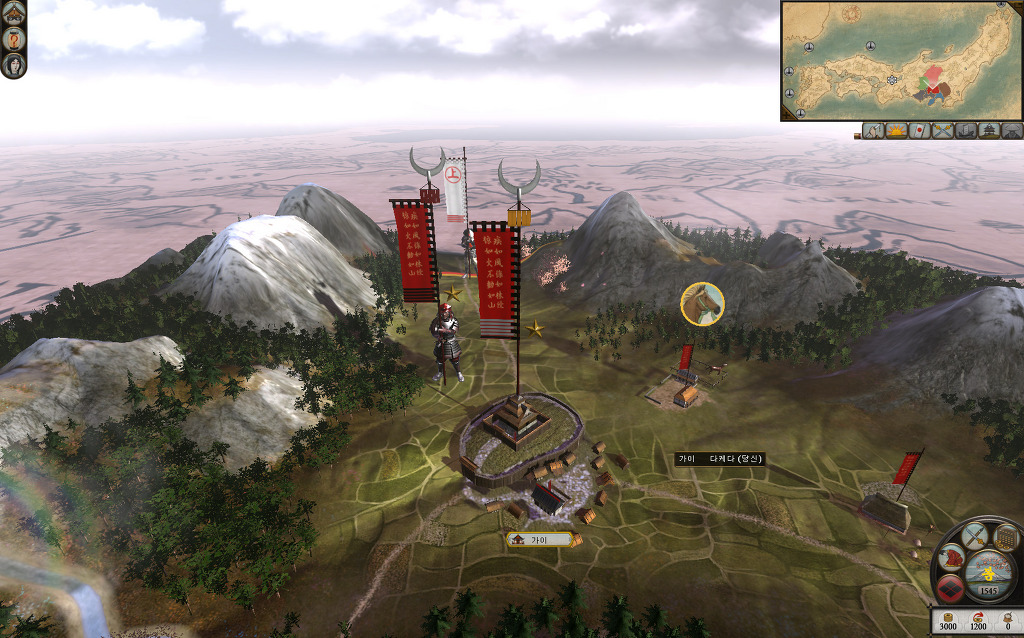Image resolution: width=1024 pixels, height=638 pixels.
Task: Select the ship map filter
Action: point(965,131)
